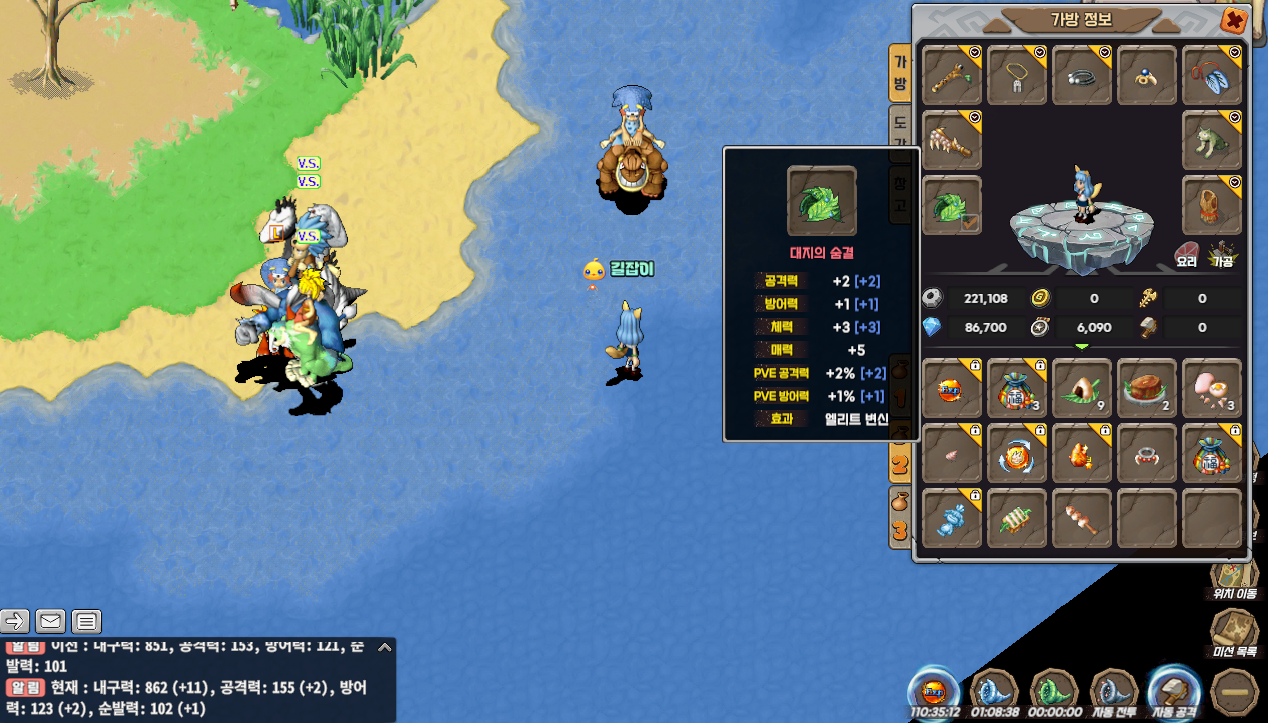This screenshot has width=1268, height=723.
Task: Toggle the 자동 전투 auto battle button
Action: coord(1114,693)
